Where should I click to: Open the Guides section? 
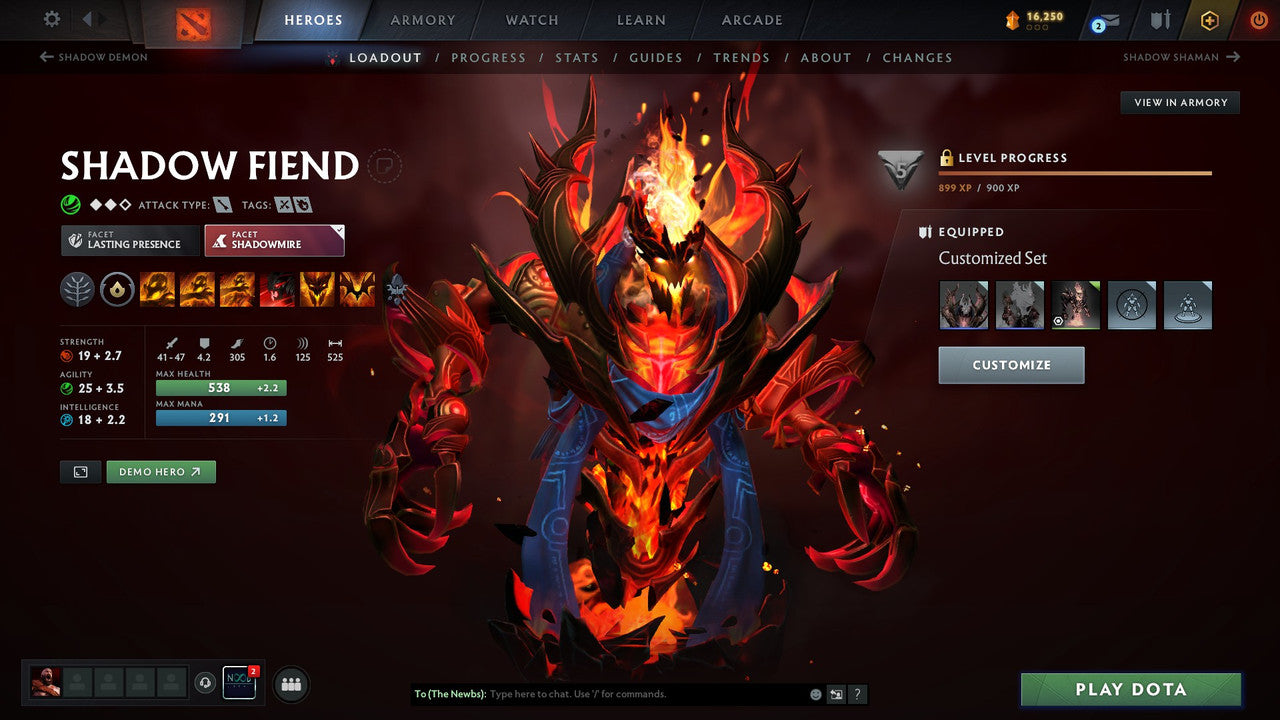click(x=655, y=57)
